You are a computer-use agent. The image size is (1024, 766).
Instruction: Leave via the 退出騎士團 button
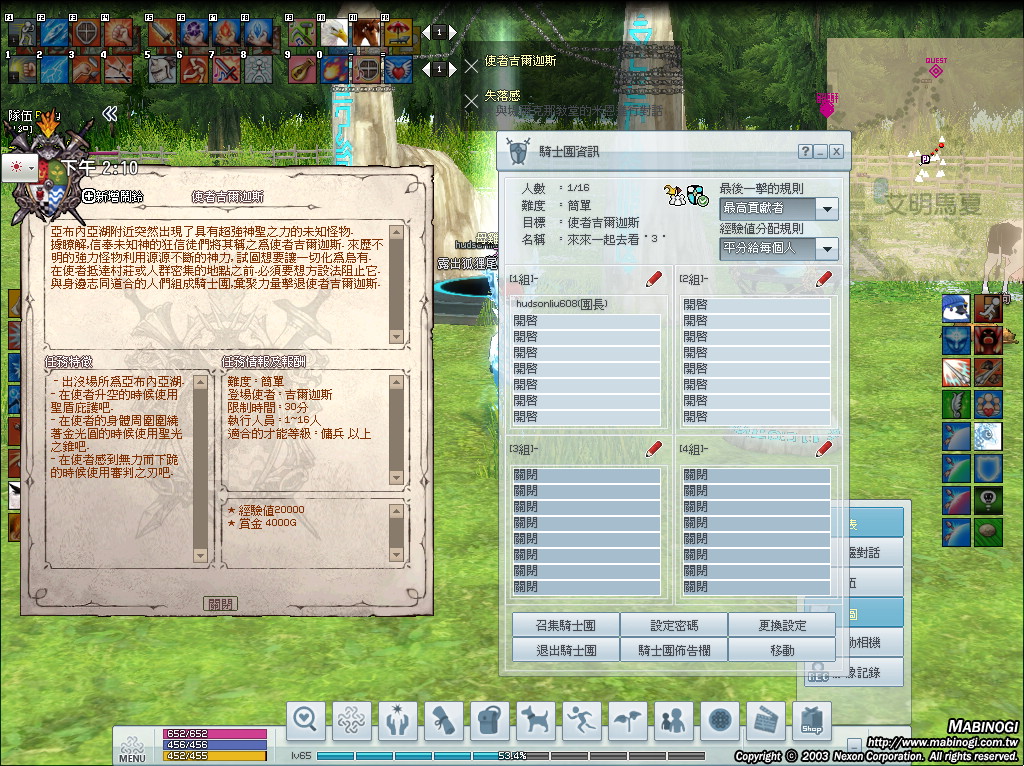tap(565, 649)
